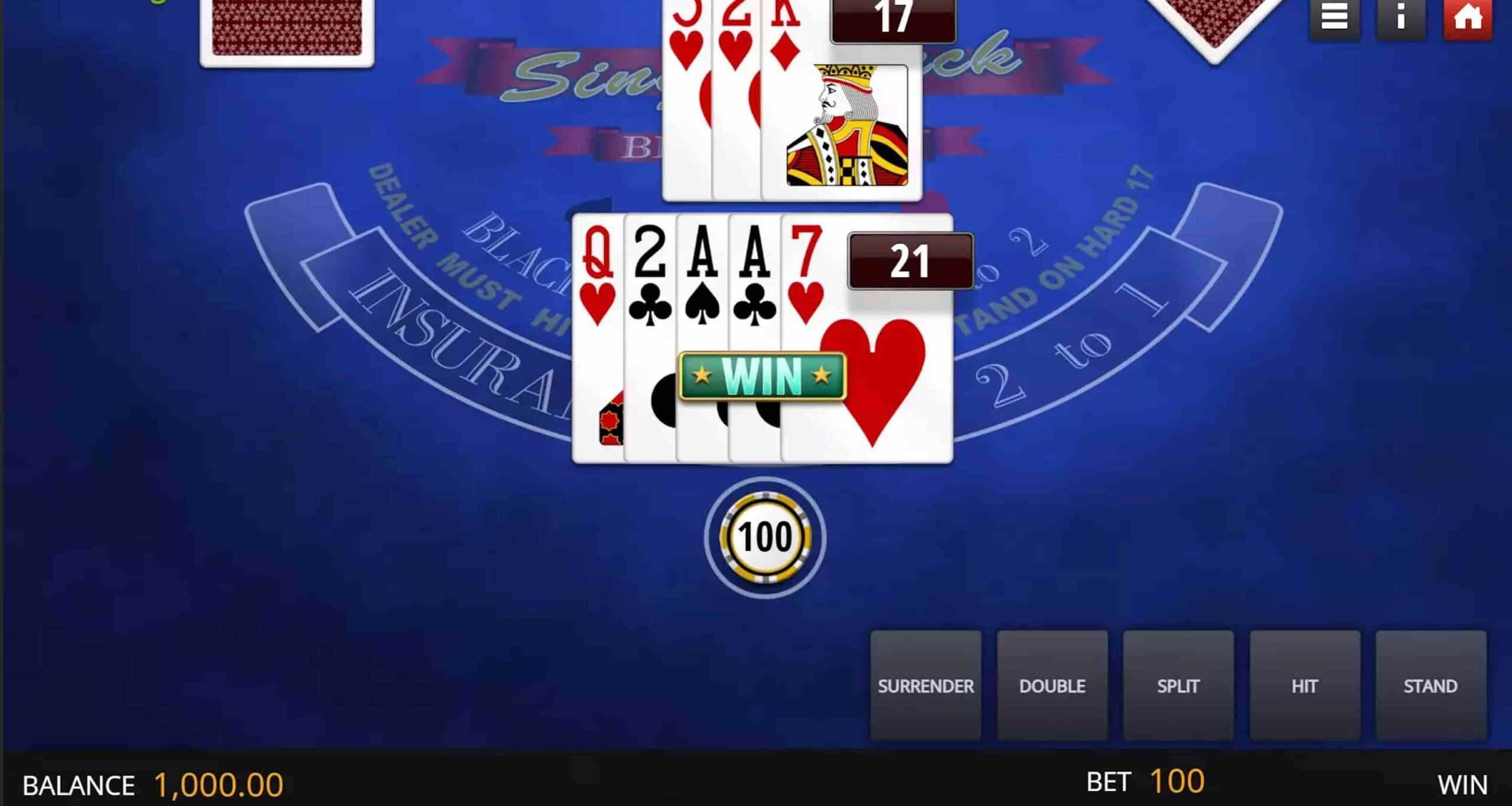Select the 100 chip below the cards

pos(767,537)
